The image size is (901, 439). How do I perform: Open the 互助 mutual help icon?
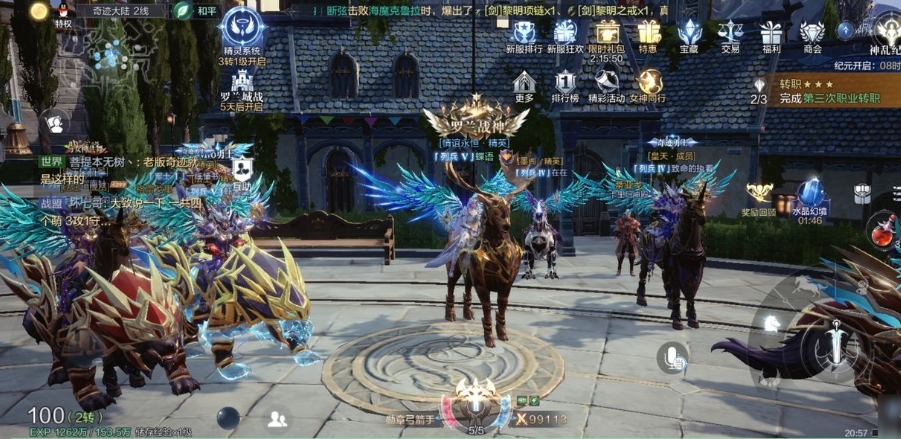241,172
